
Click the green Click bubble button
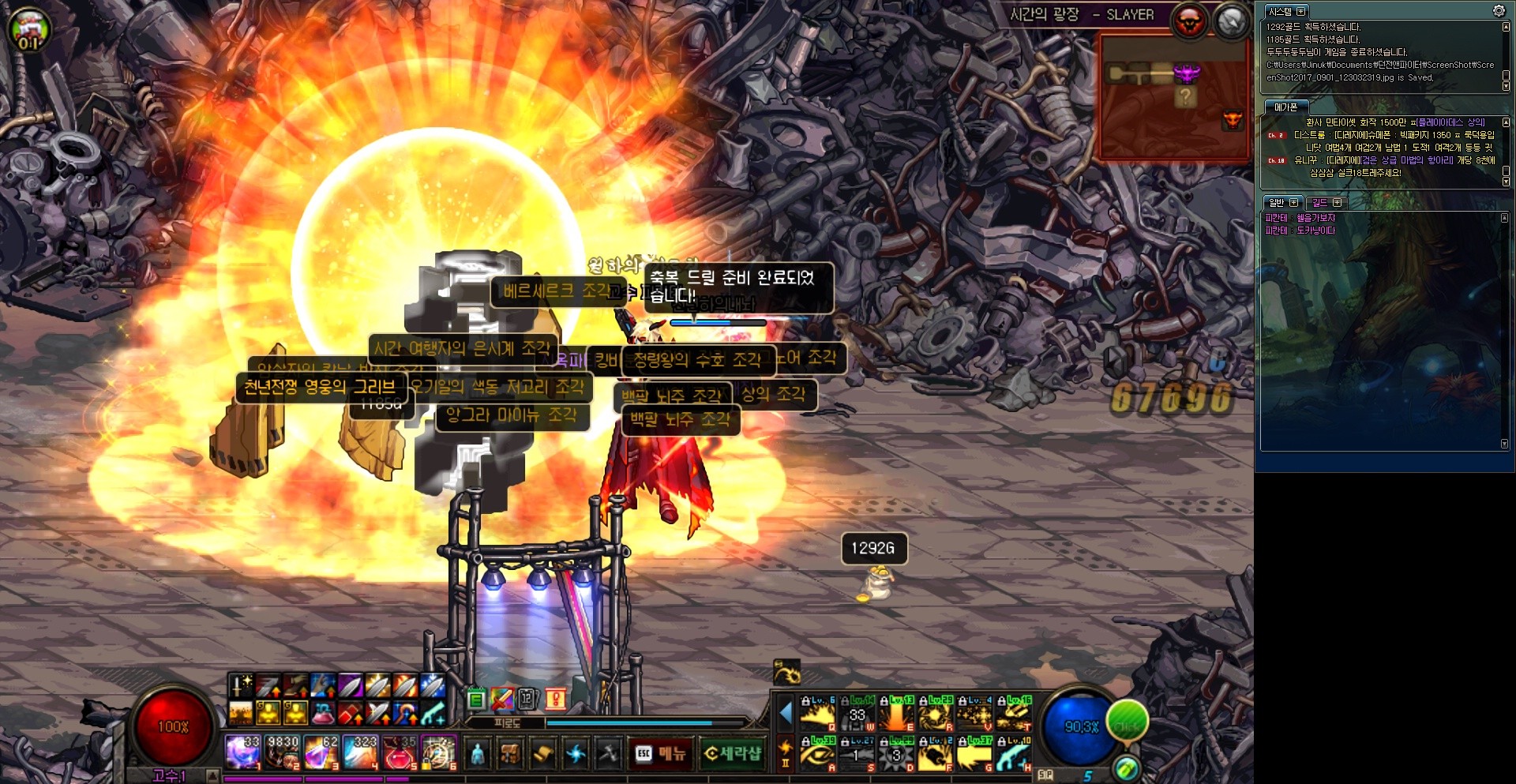(1127, 722)
